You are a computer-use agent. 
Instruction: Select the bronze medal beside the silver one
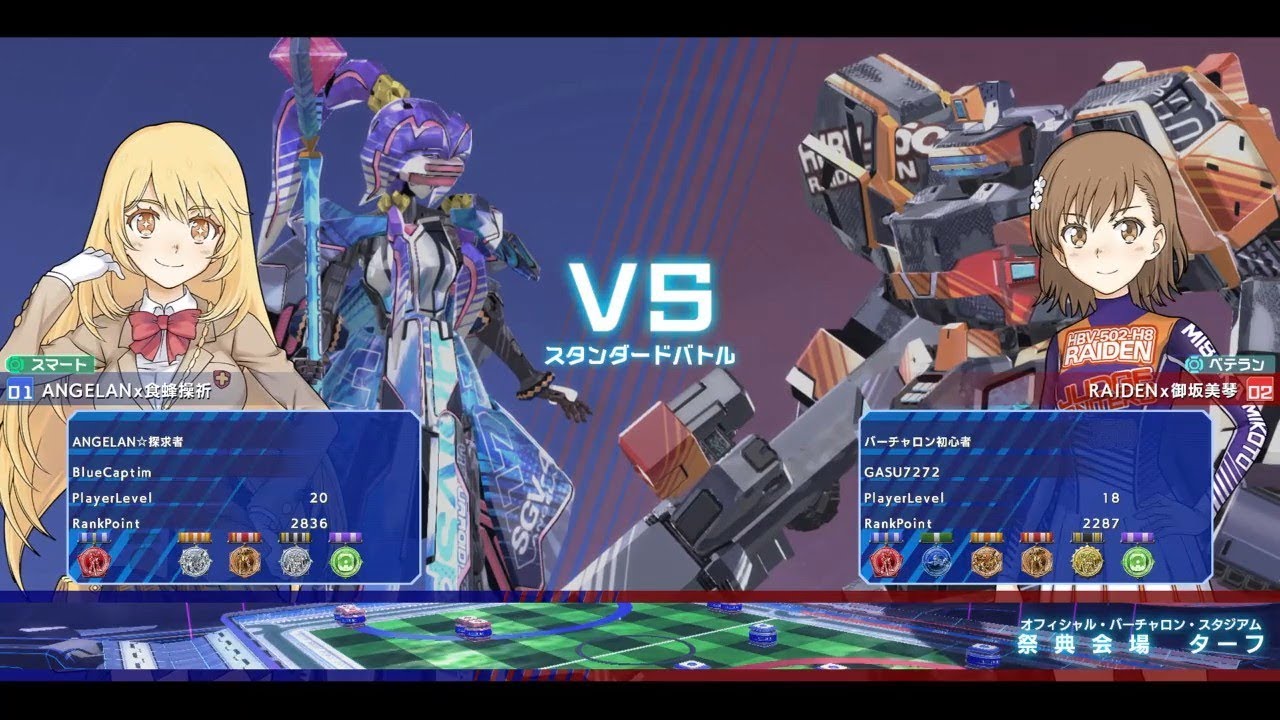tap(245, 562)
